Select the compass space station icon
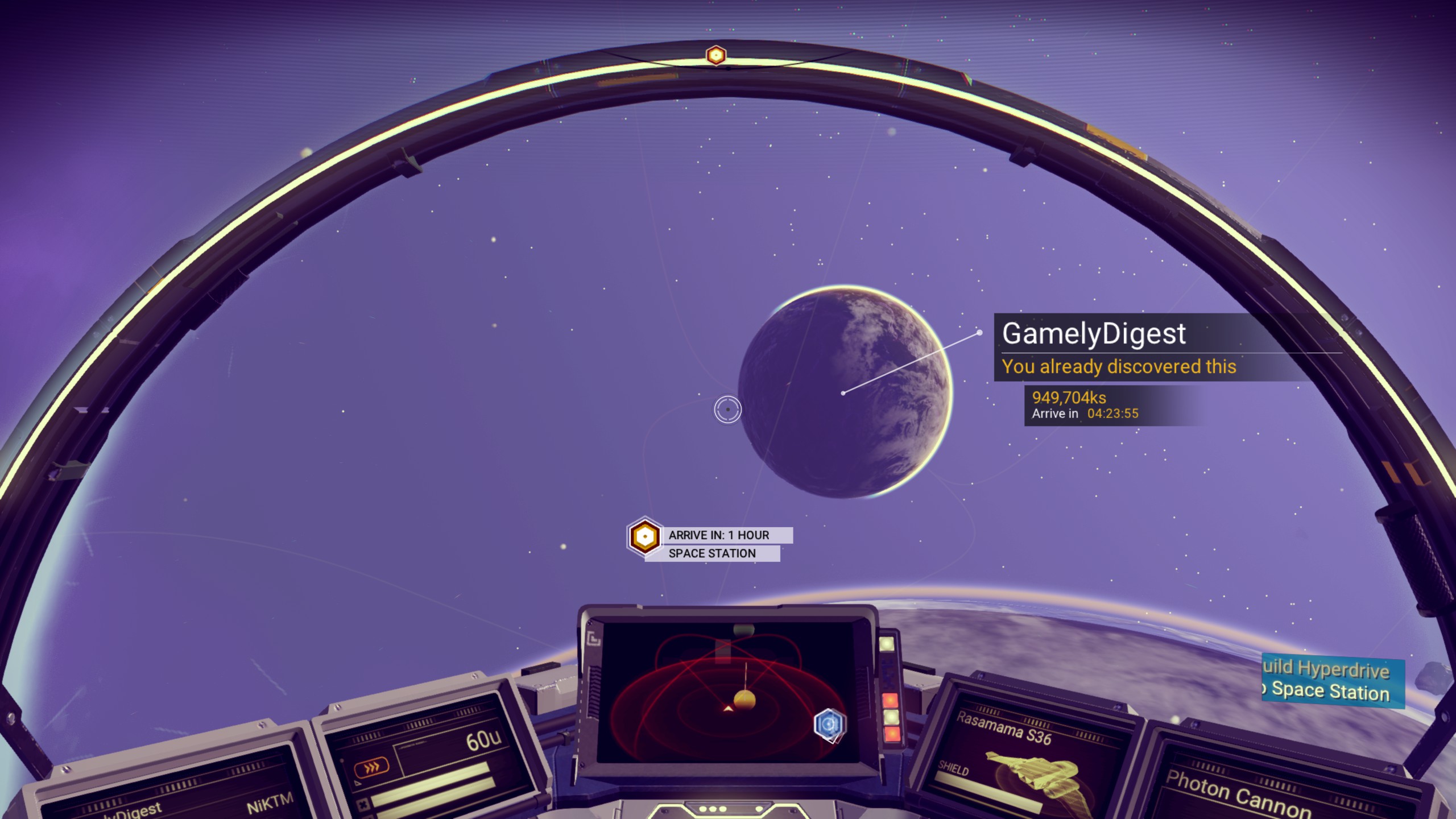Screen dimensions: 1456x819 (x=715, y=55)
